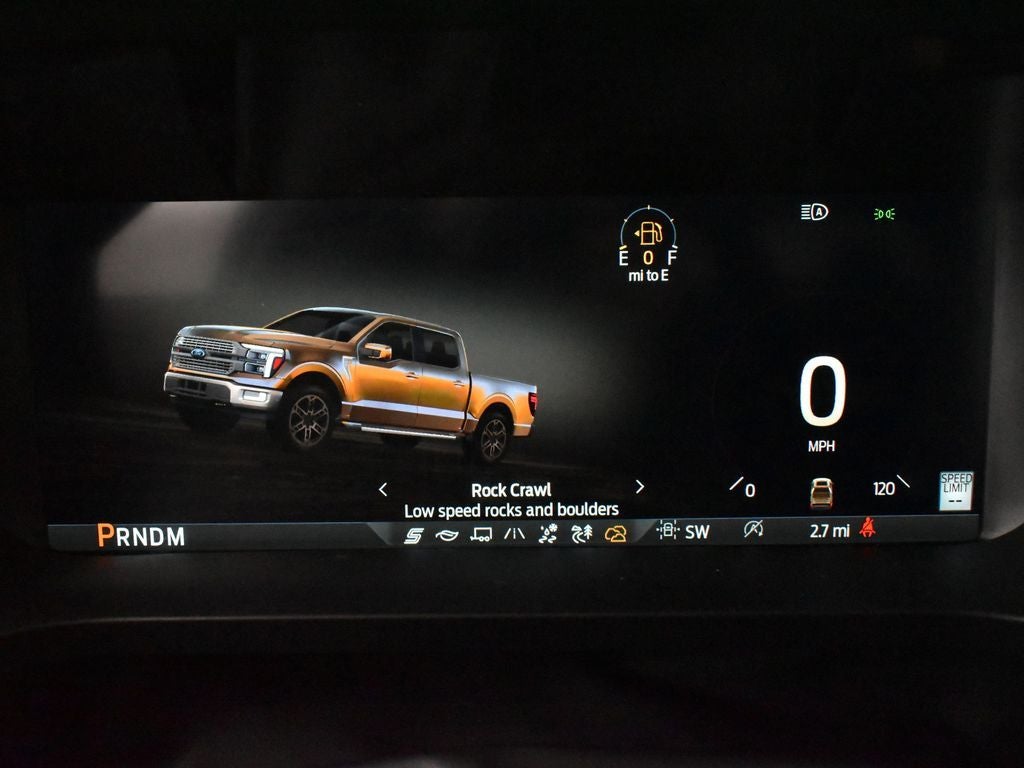Click the lane-keeping vehicle icon near SW

(x=667, y=531)
